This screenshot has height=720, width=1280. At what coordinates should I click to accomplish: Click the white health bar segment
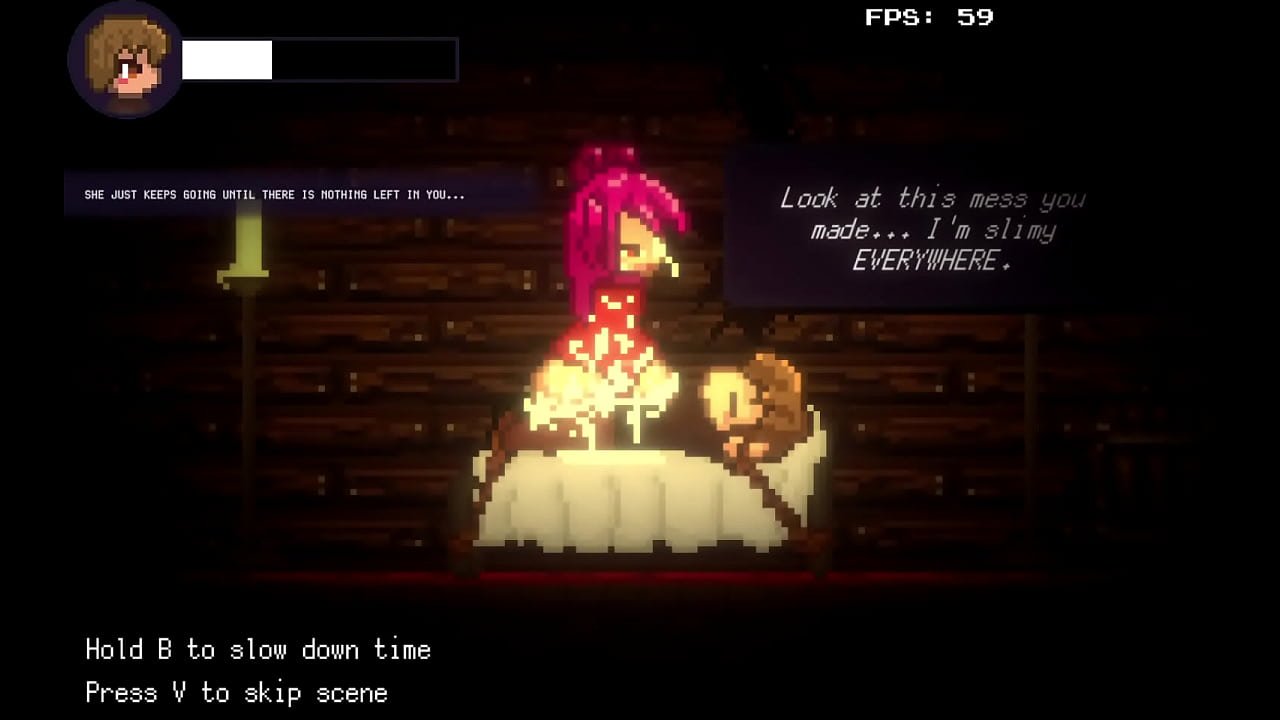[226, 60]
